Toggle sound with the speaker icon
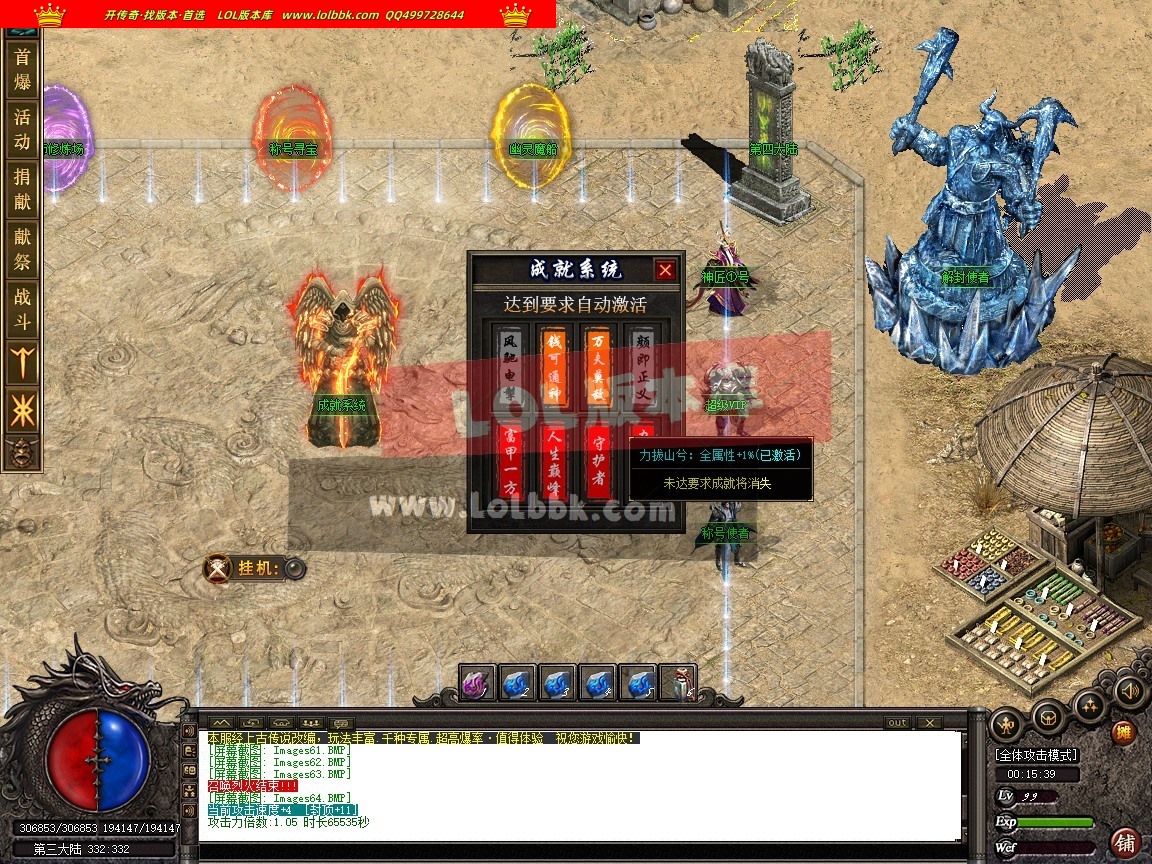Viewport: 1152px width, 864px height. pyautogui.click(x=1130, y=691)
